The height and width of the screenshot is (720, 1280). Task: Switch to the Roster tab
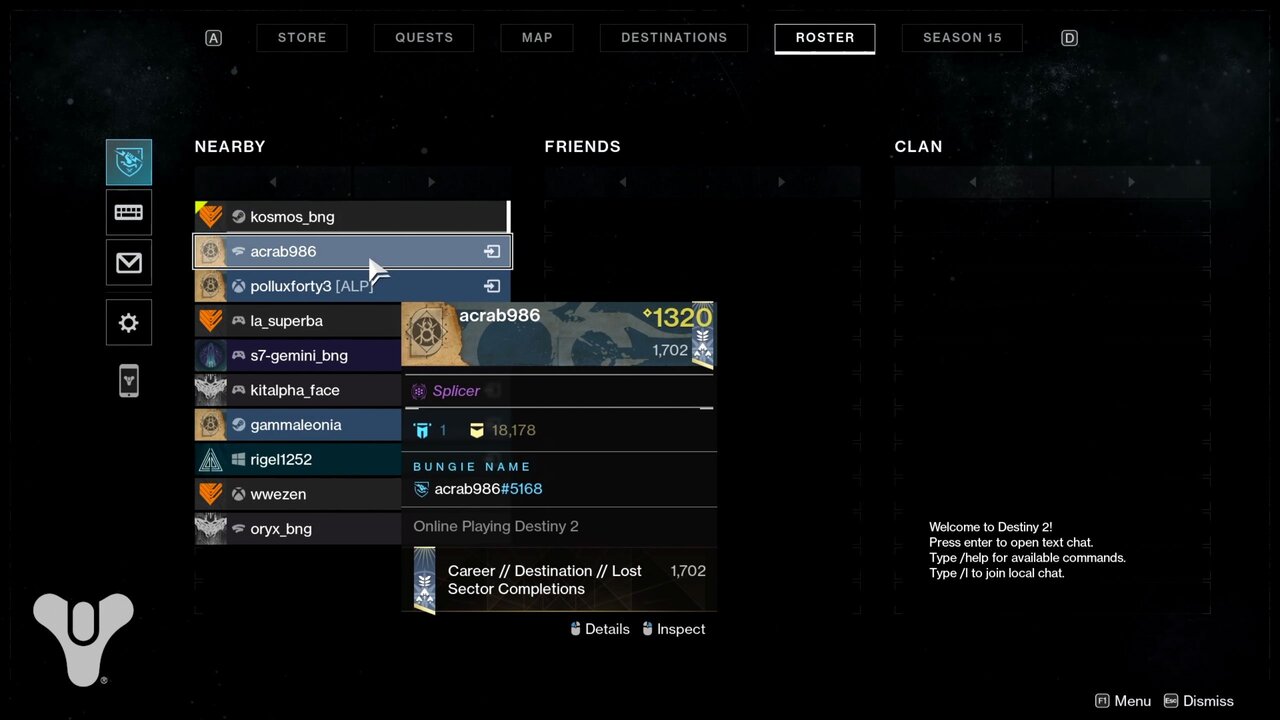pos(824,37)
